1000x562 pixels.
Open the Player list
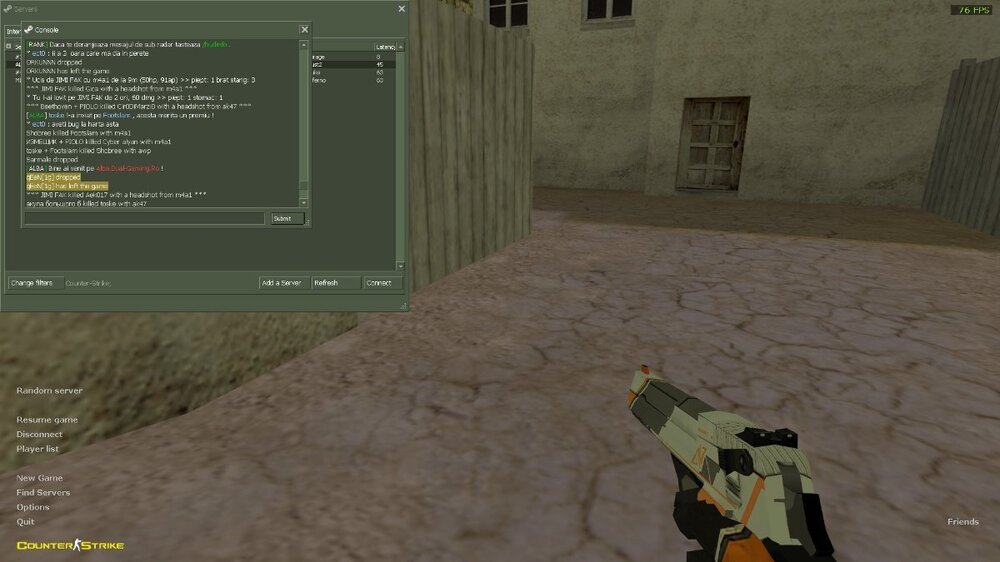pyautogui.click(x=37, y=449)
